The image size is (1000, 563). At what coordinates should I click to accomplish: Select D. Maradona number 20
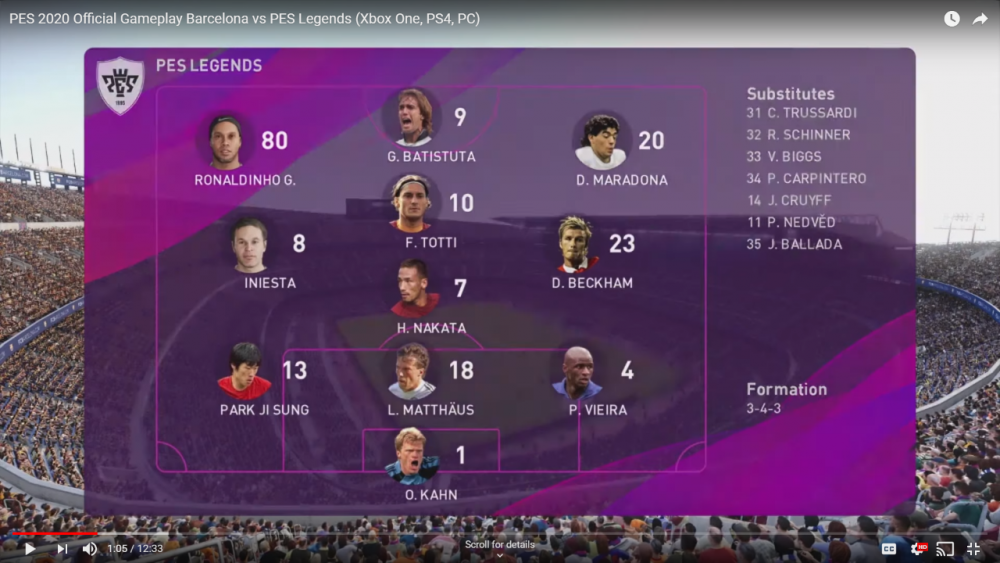(601, 142)
